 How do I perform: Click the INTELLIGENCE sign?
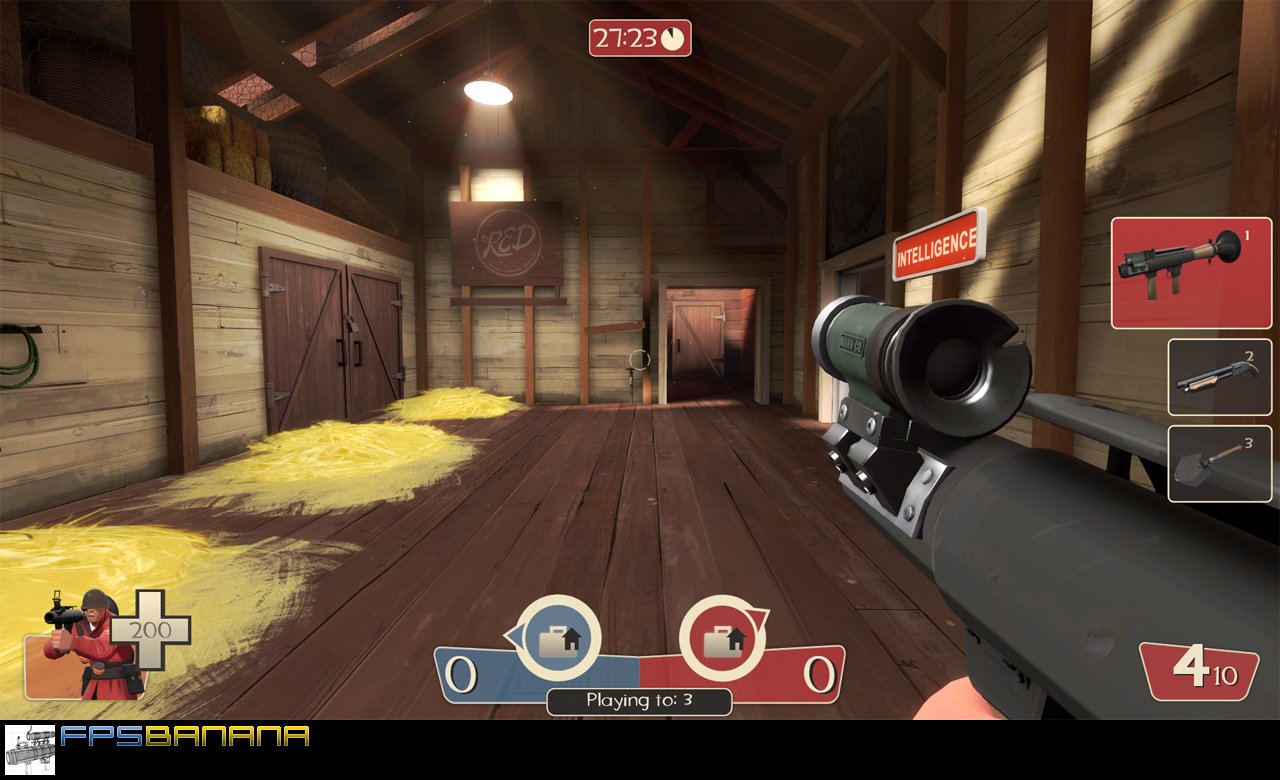click(933, 239)
